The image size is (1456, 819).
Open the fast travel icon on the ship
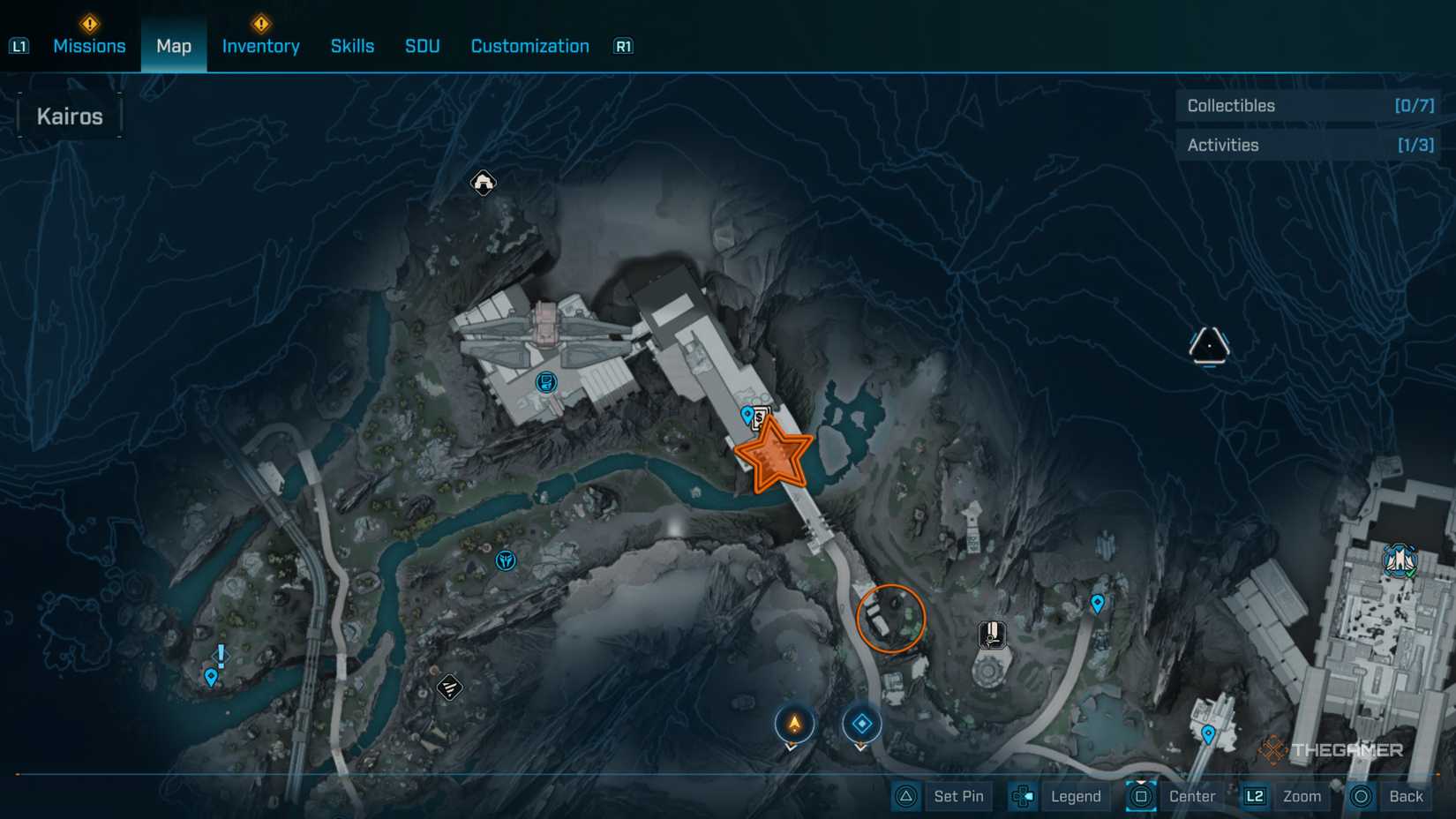pos(544,383)
